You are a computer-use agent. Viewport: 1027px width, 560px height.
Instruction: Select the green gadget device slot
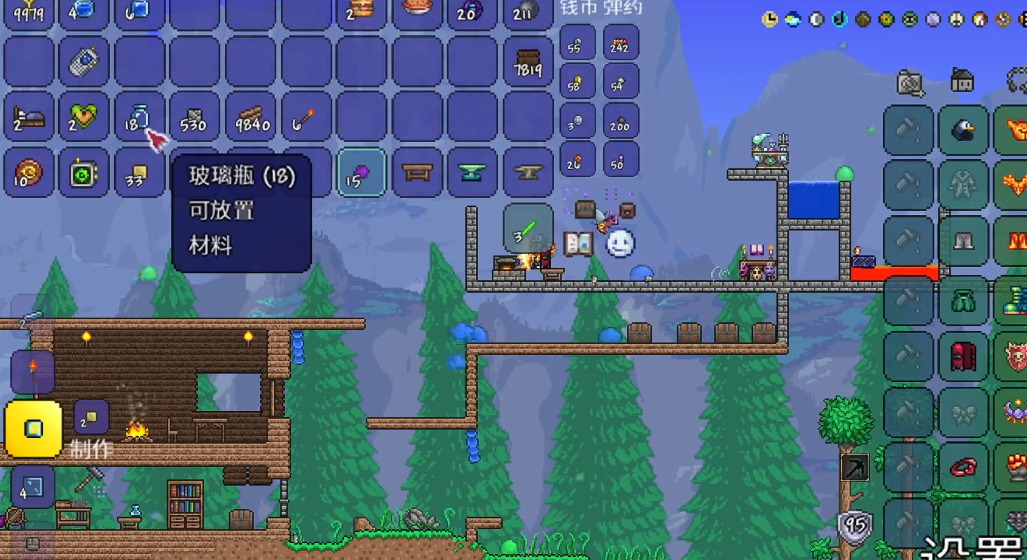(x=83, y=172)
